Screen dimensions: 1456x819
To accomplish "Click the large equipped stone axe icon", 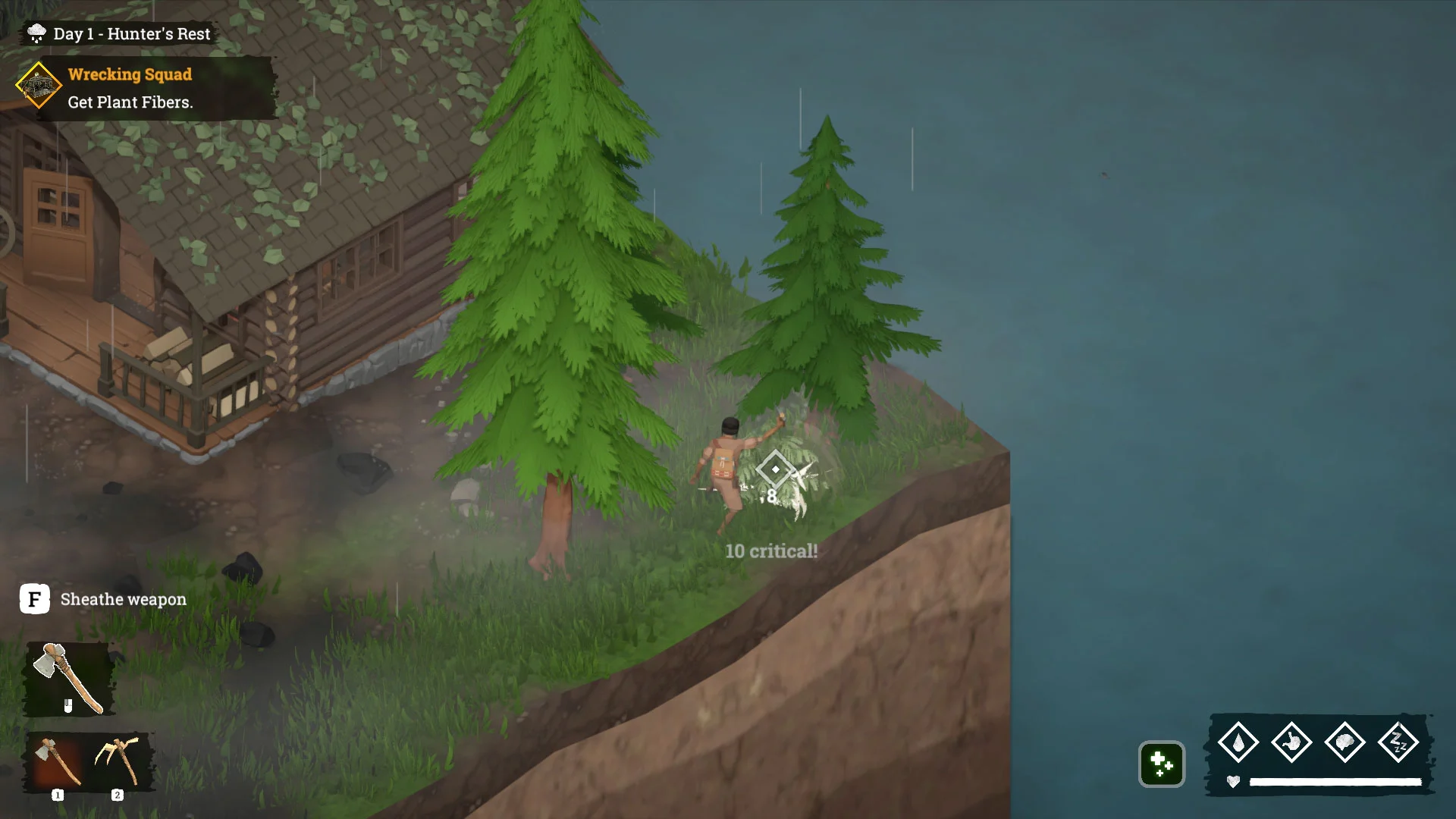I will tap(69, 678).
